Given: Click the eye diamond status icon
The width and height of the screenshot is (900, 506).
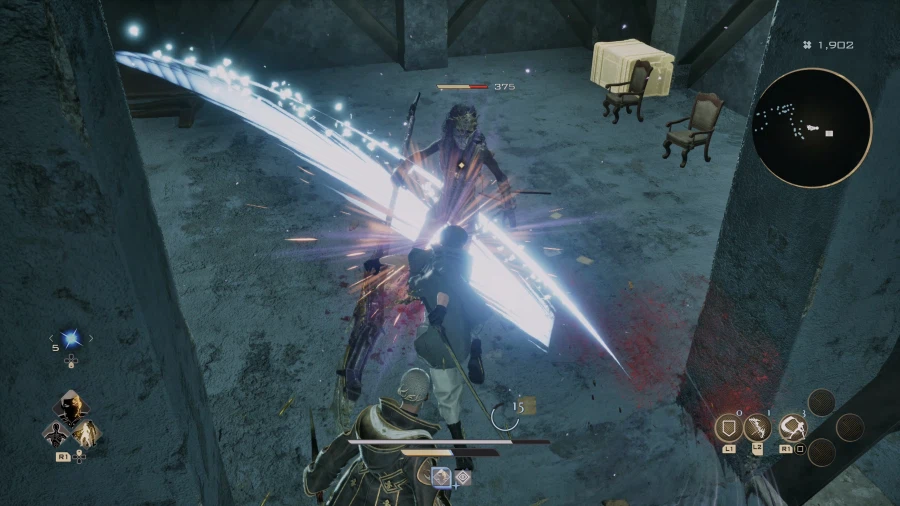Looking at the screenshot, I should [463, 477].
